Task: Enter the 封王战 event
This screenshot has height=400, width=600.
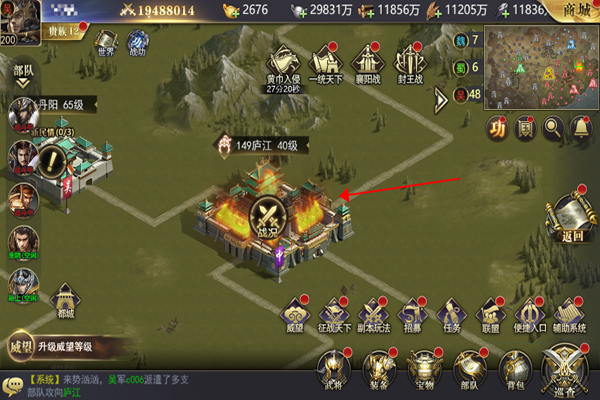Action: tap(410, 62)
